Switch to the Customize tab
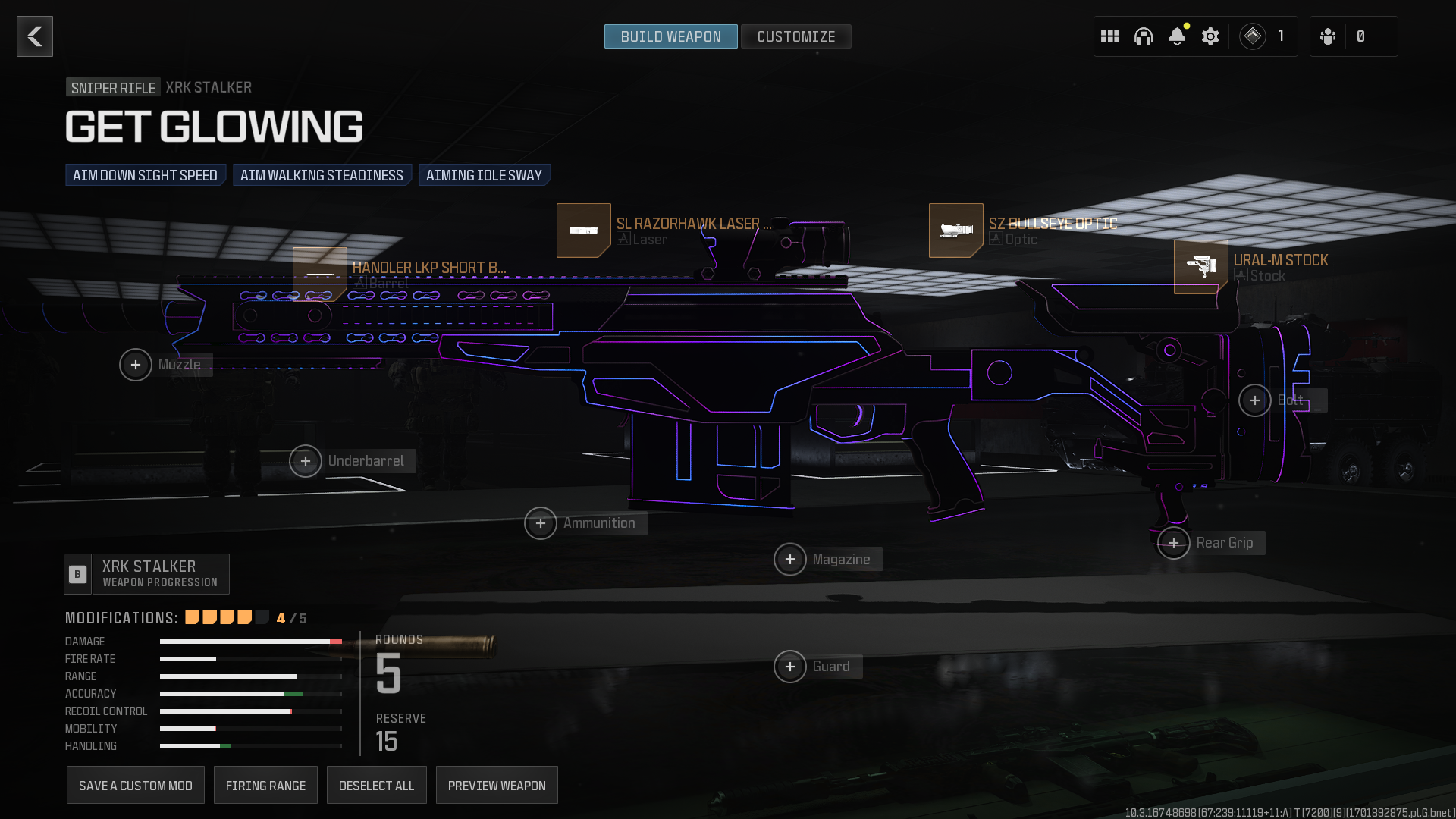1456x819 pixels. point(795,36)
